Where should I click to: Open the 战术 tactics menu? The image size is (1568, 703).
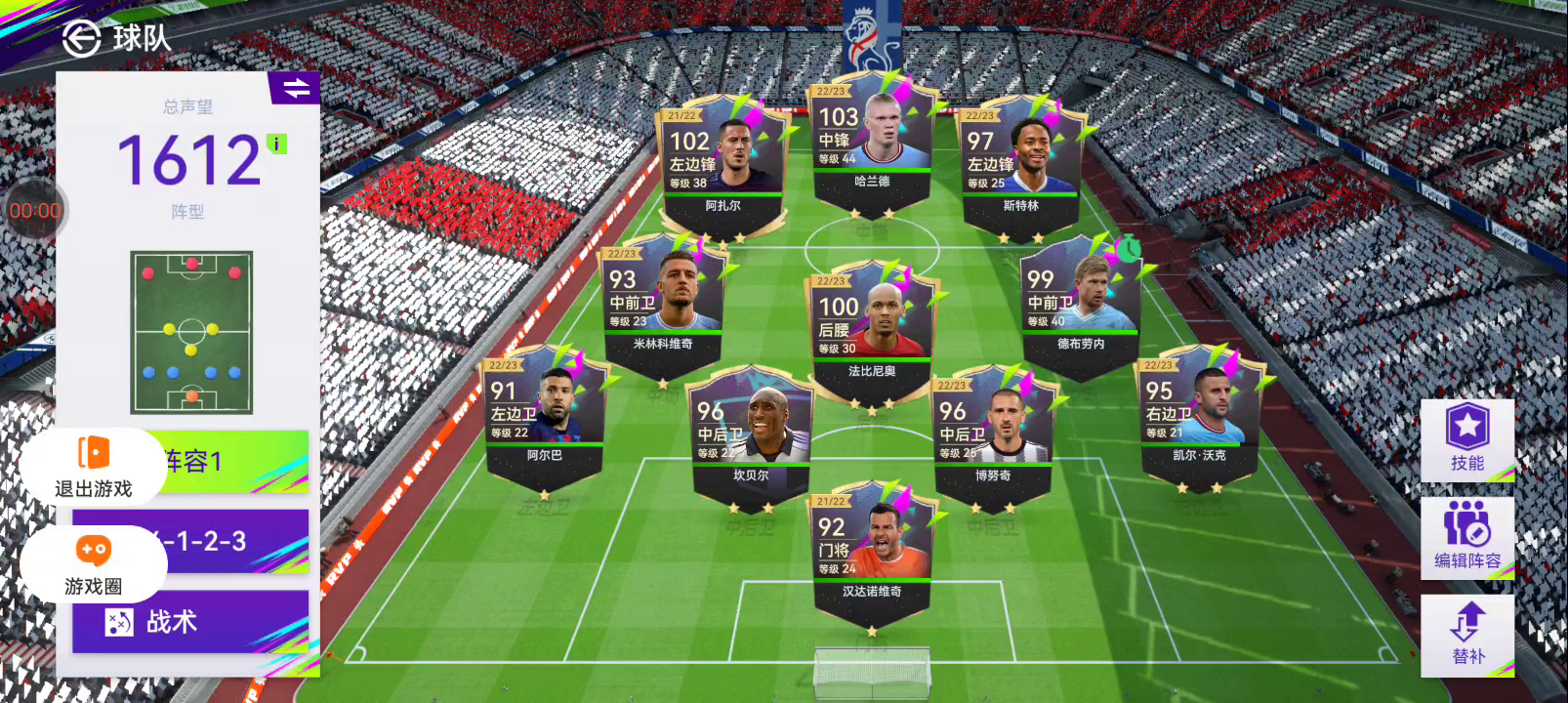[189, 622]
